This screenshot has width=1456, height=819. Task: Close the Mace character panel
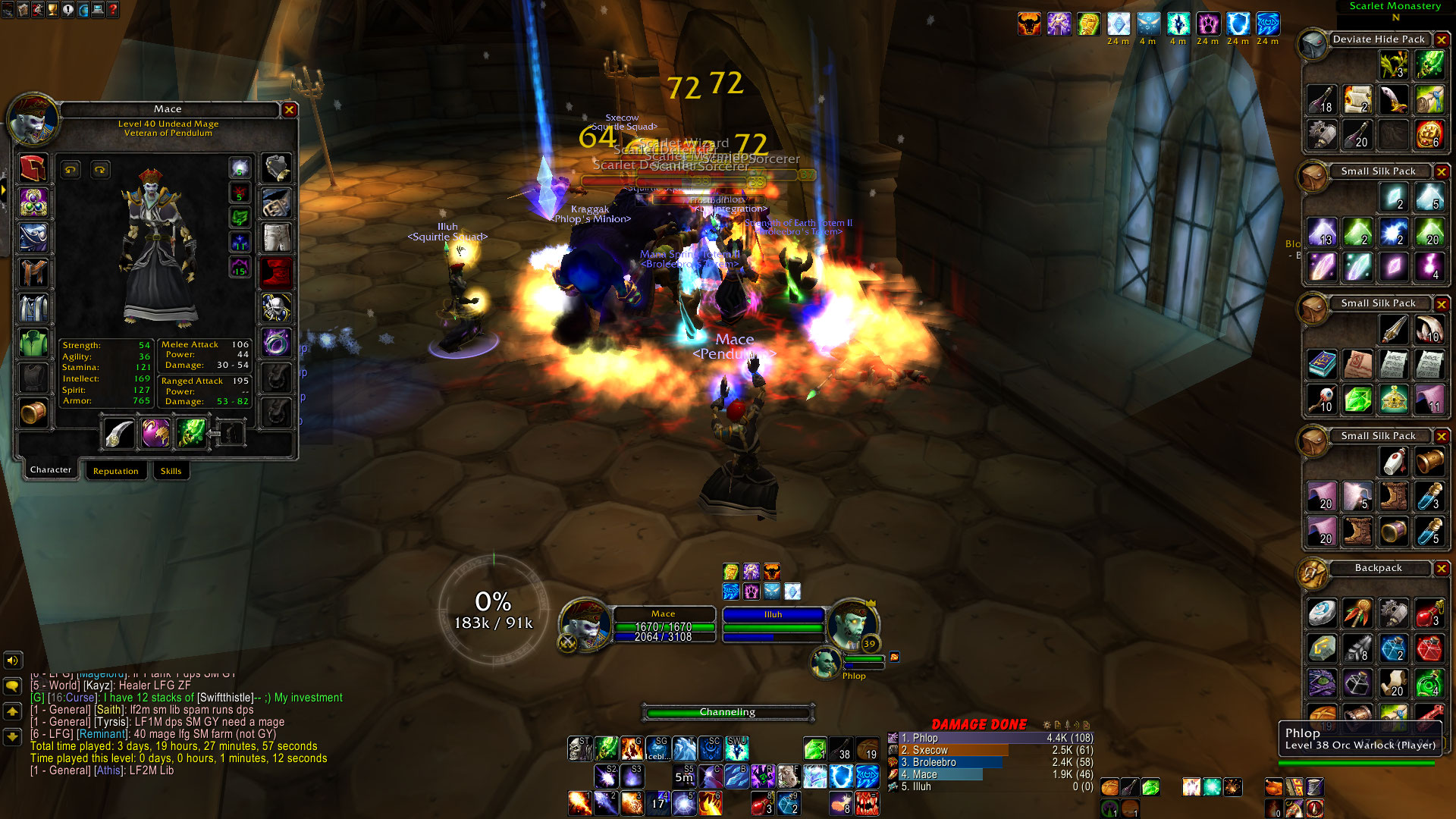(x=289, y=110)
